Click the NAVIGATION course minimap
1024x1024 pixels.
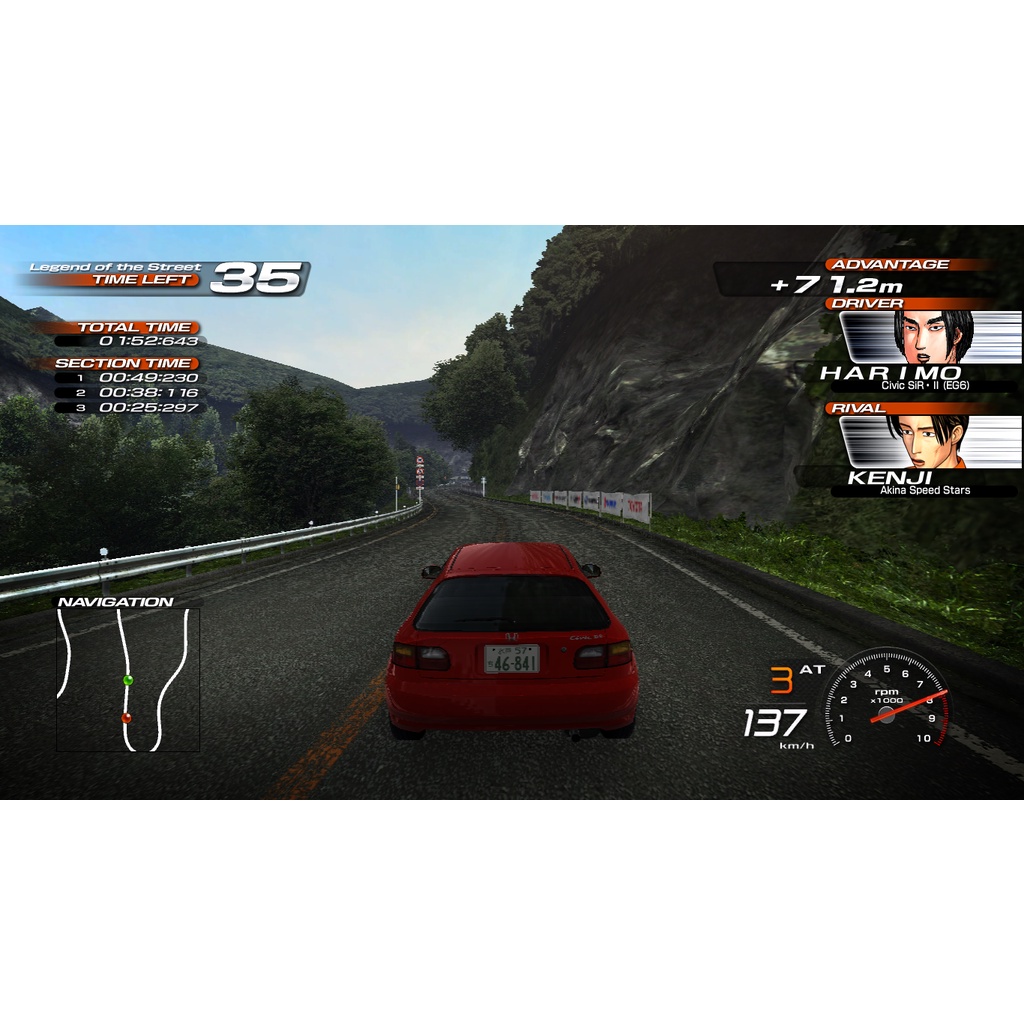[128, 680]
